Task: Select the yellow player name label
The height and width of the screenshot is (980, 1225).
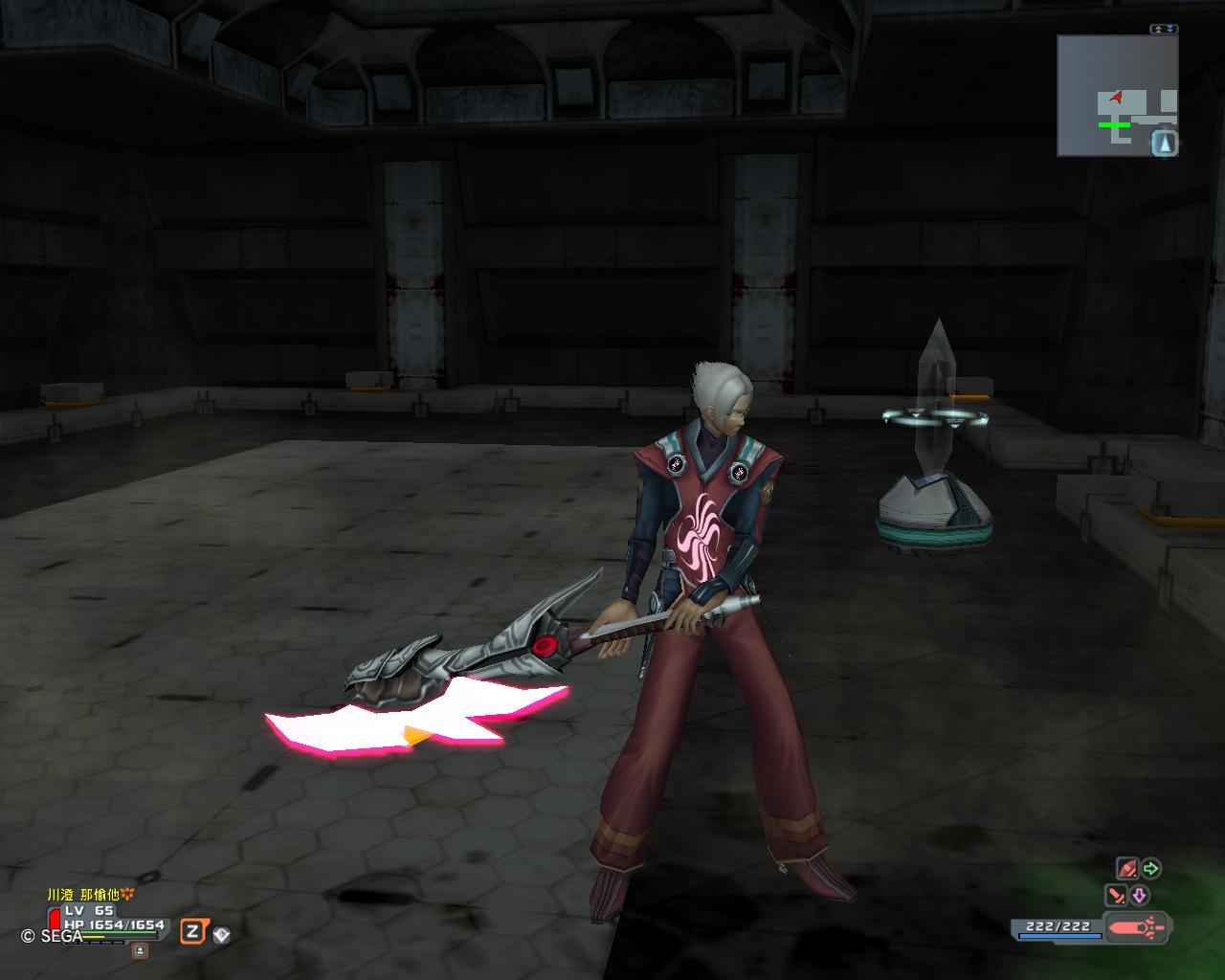Action: pyautogui.click(x=90, y=894)
